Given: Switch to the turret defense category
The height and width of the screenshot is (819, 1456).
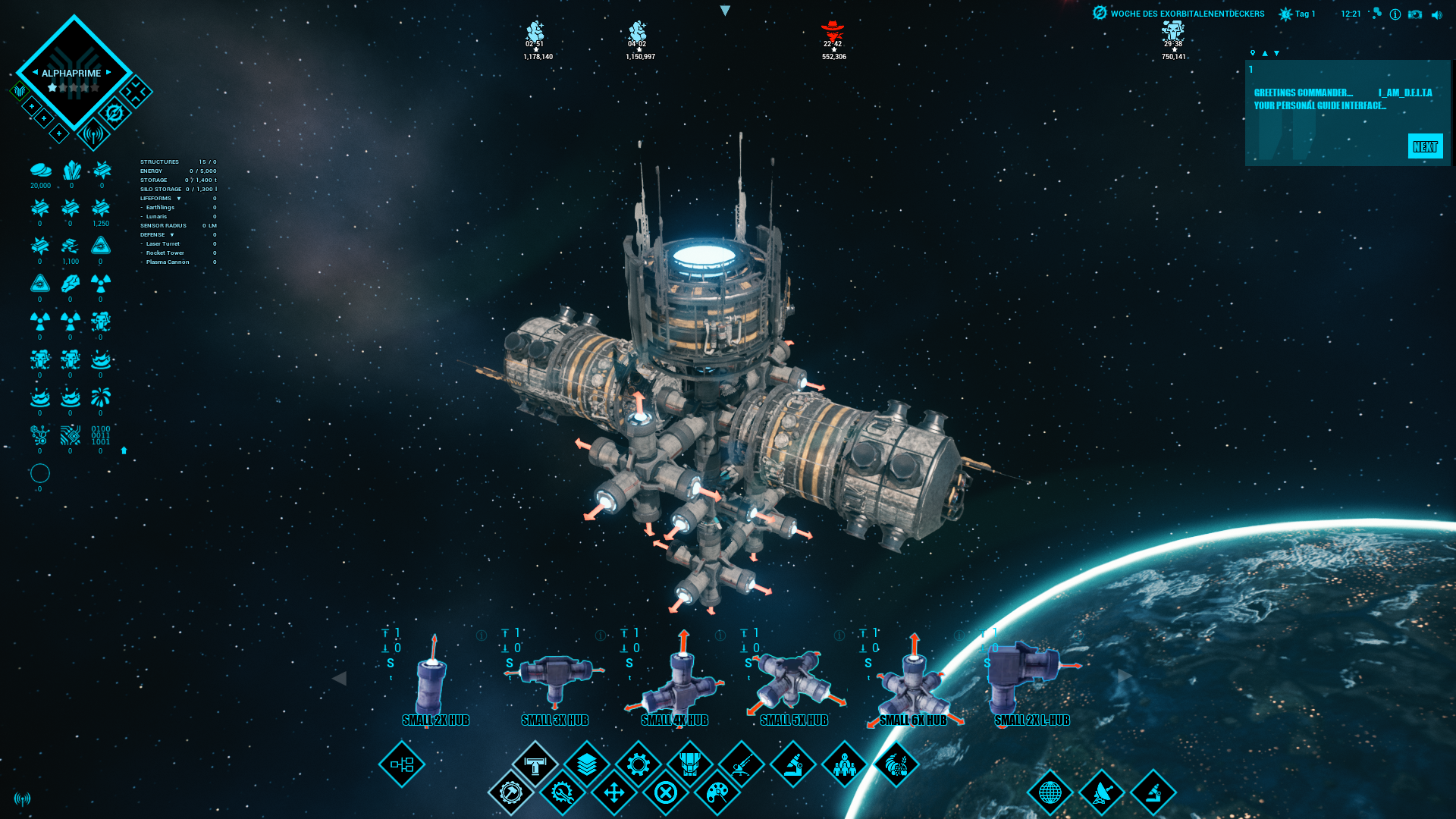Looking at the screenshot, I should click(742, 764).
